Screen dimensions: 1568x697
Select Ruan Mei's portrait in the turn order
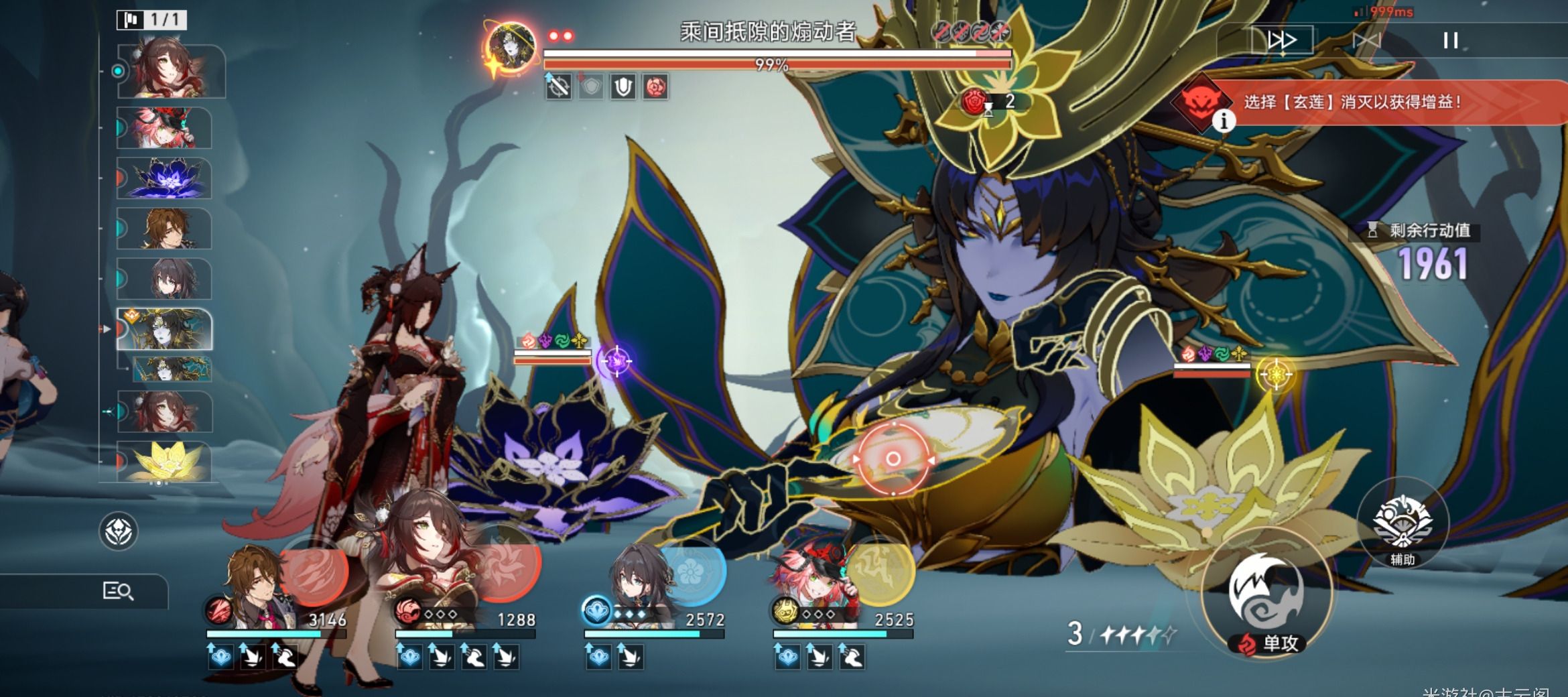(x=166, y=279)
